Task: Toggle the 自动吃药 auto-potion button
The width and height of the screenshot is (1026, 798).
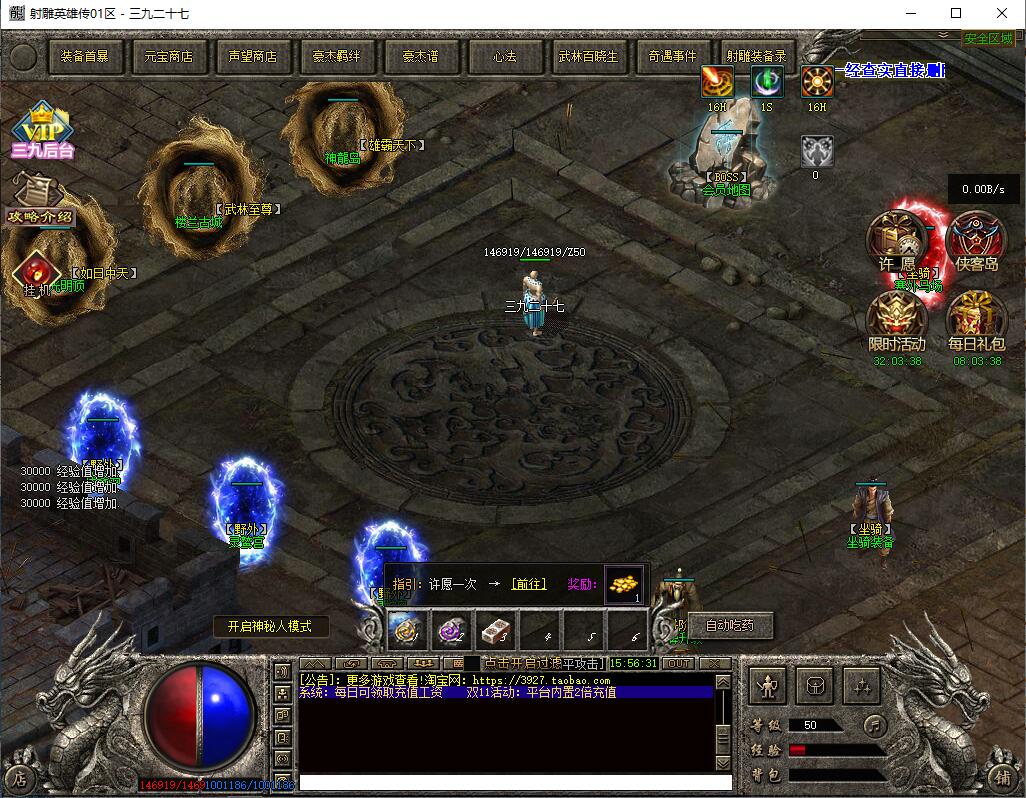Action: click(730, 626)
